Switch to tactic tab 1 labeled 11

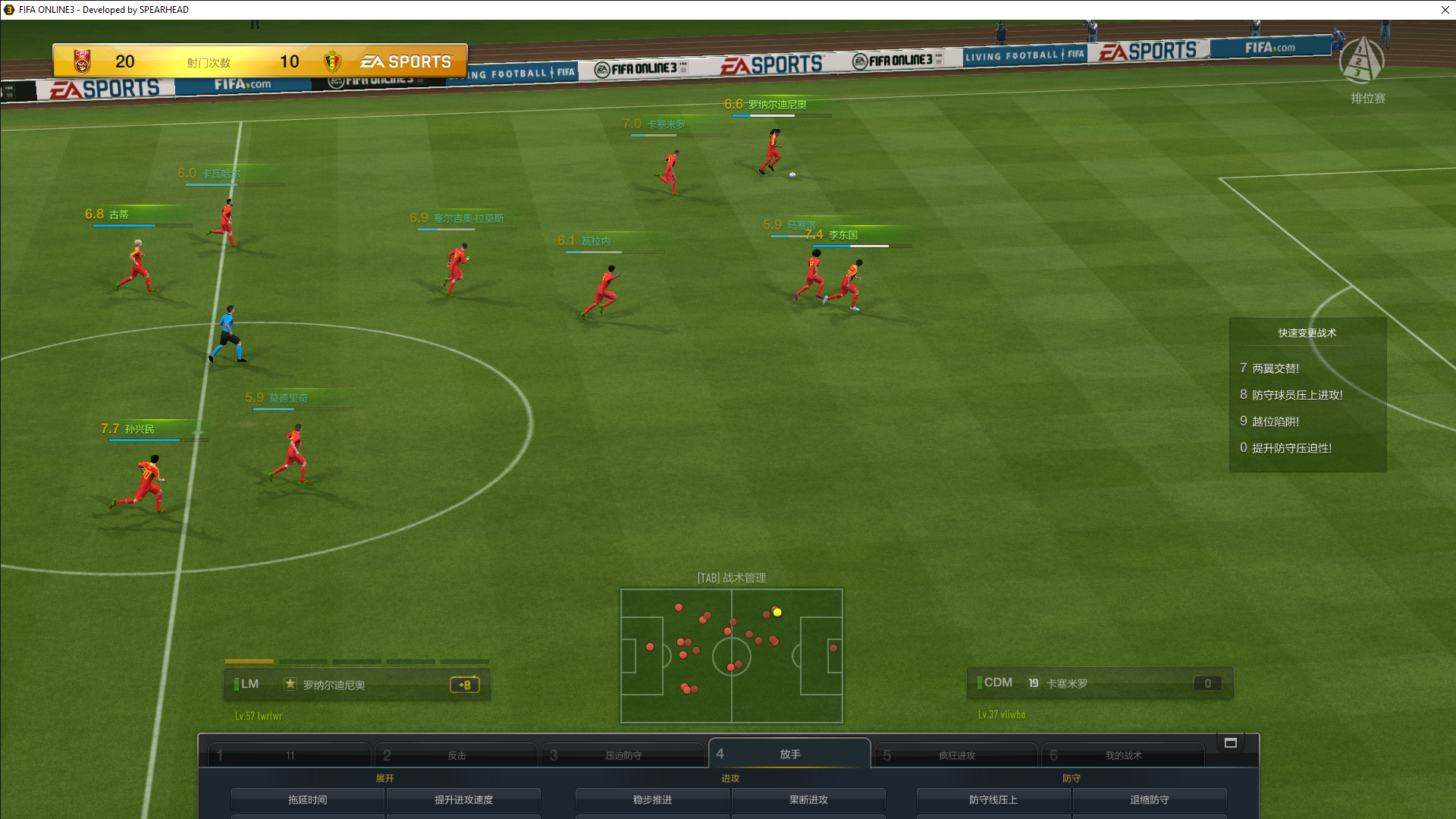[290, 755]
